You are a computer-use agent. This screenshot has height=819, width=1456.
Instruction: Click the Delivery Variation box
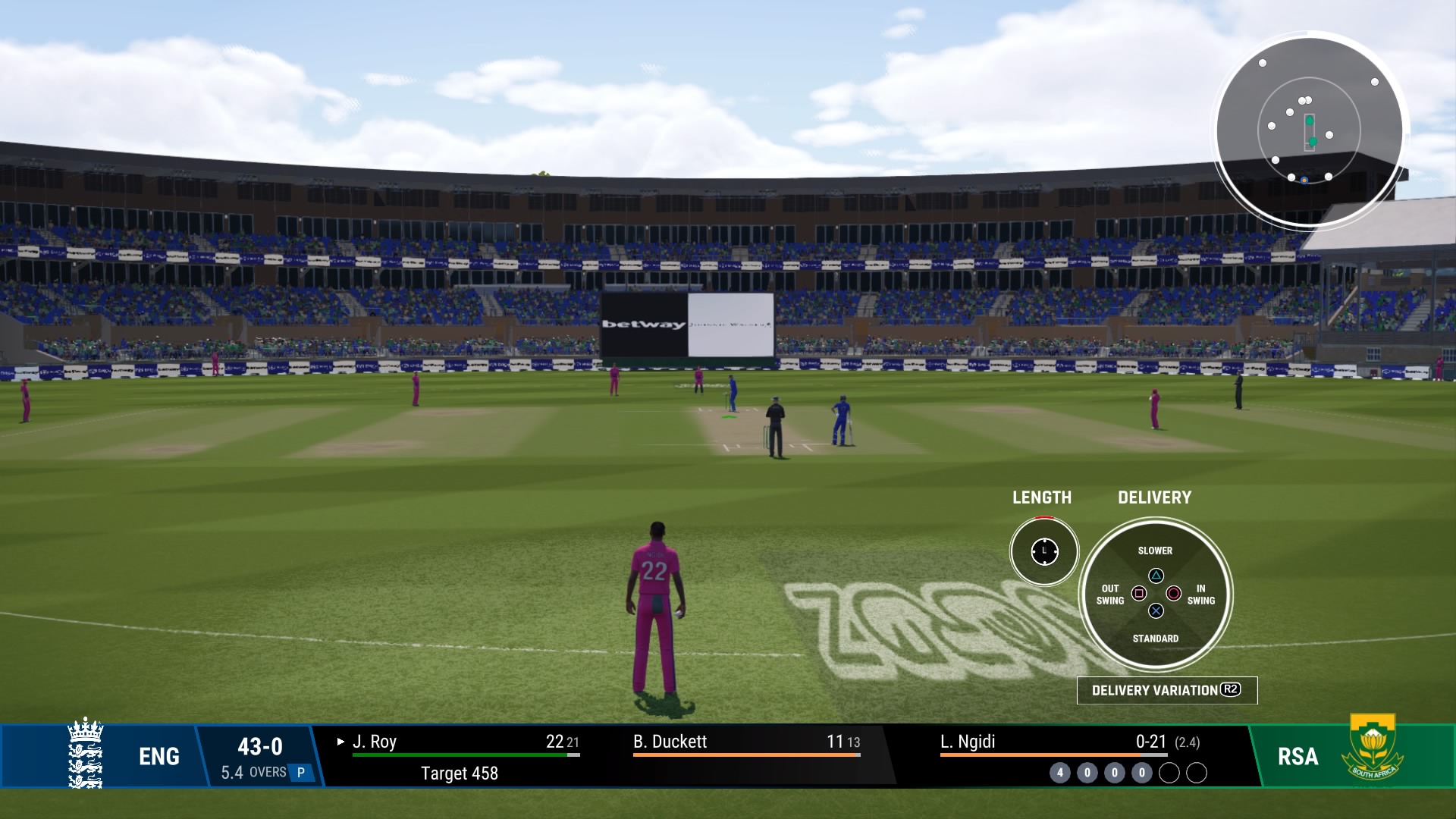pos(1166,690)
